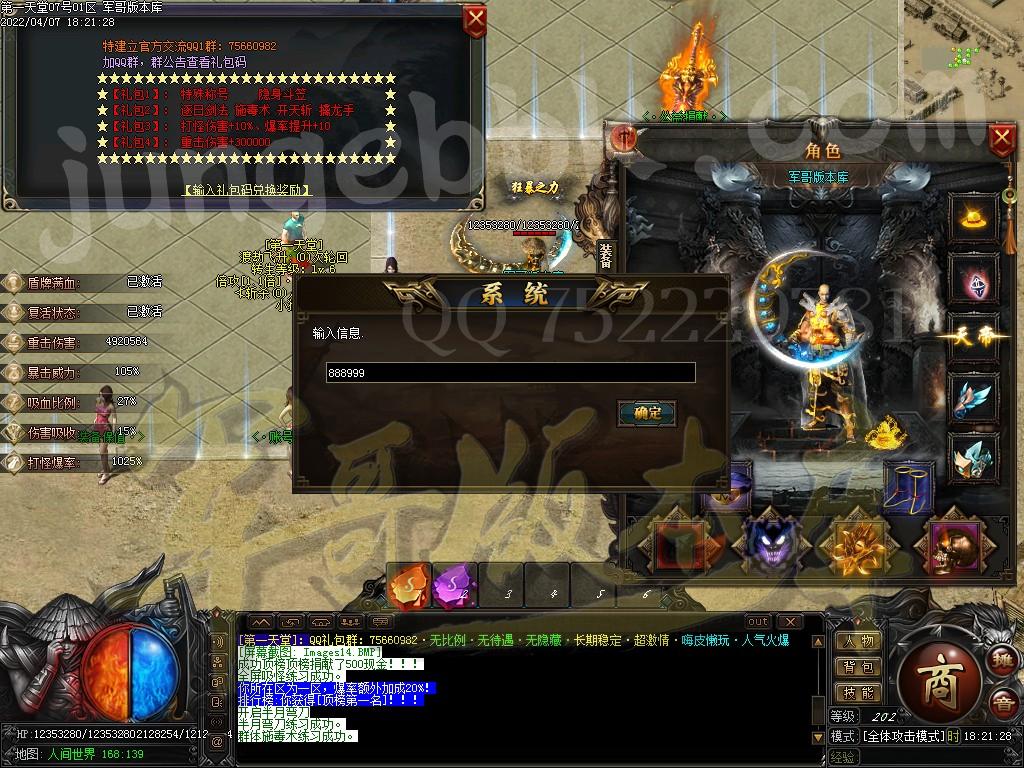Switch to the 装备 side tab

point(605,257)
